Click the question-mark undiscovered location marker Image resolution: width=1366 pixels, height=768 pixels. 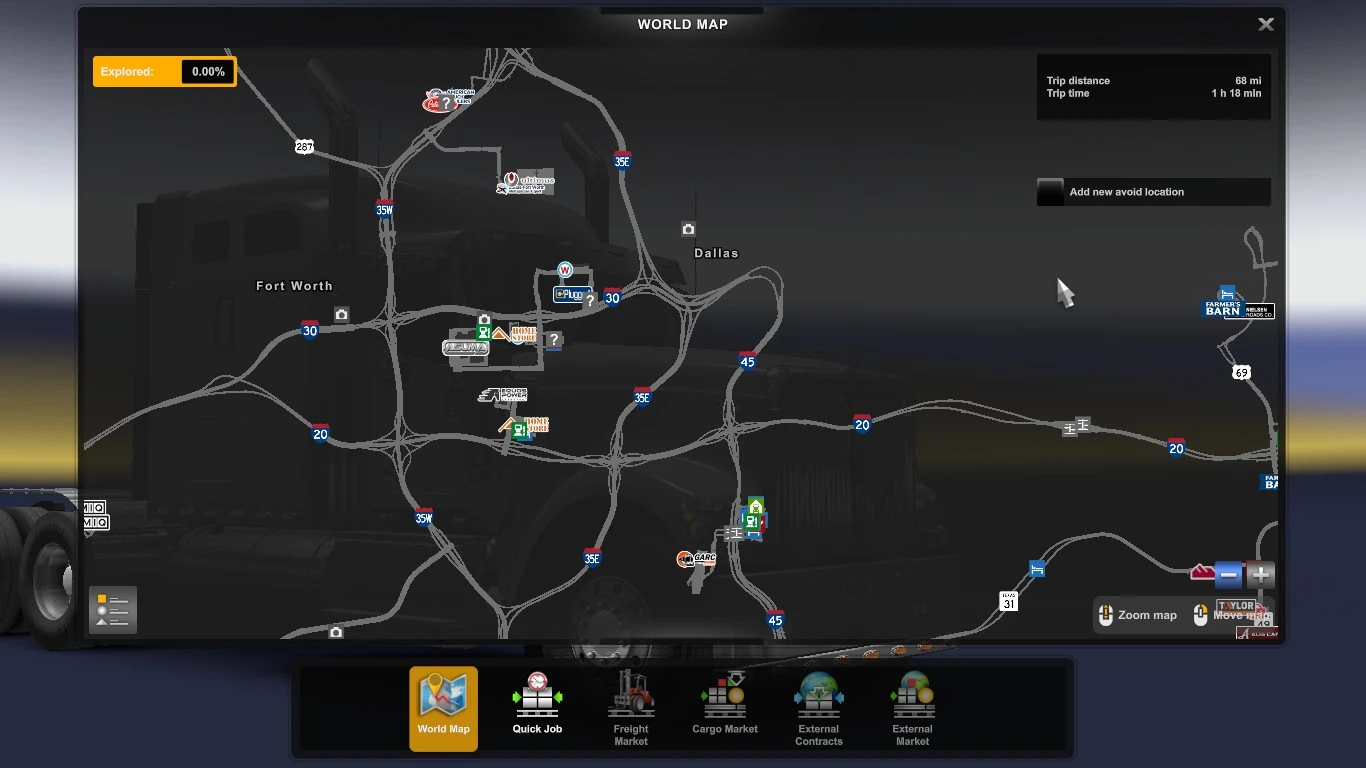pos(554,340)
